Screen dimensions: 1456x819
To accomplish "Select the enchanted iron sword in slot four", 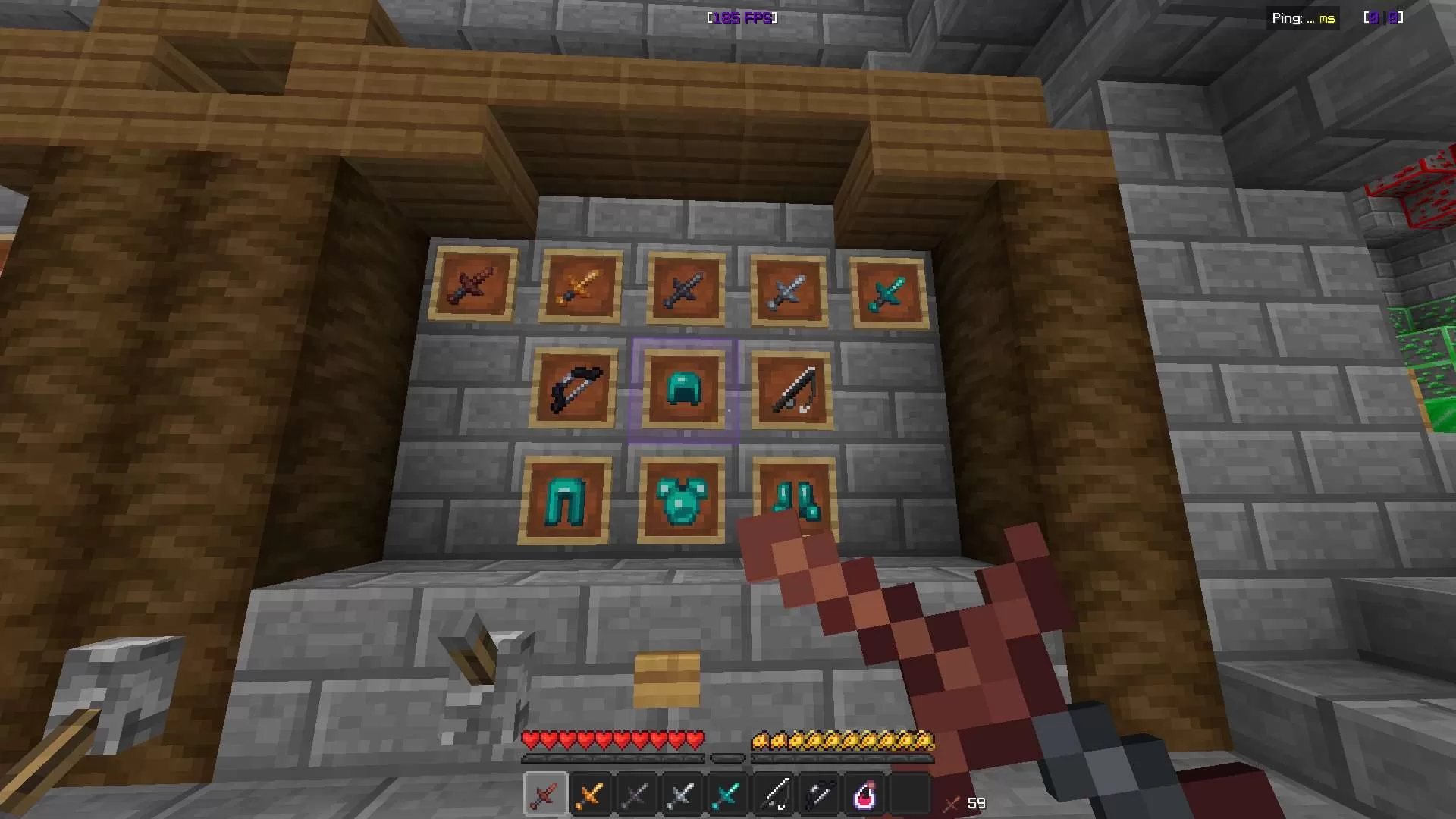I will pos(681,793).
